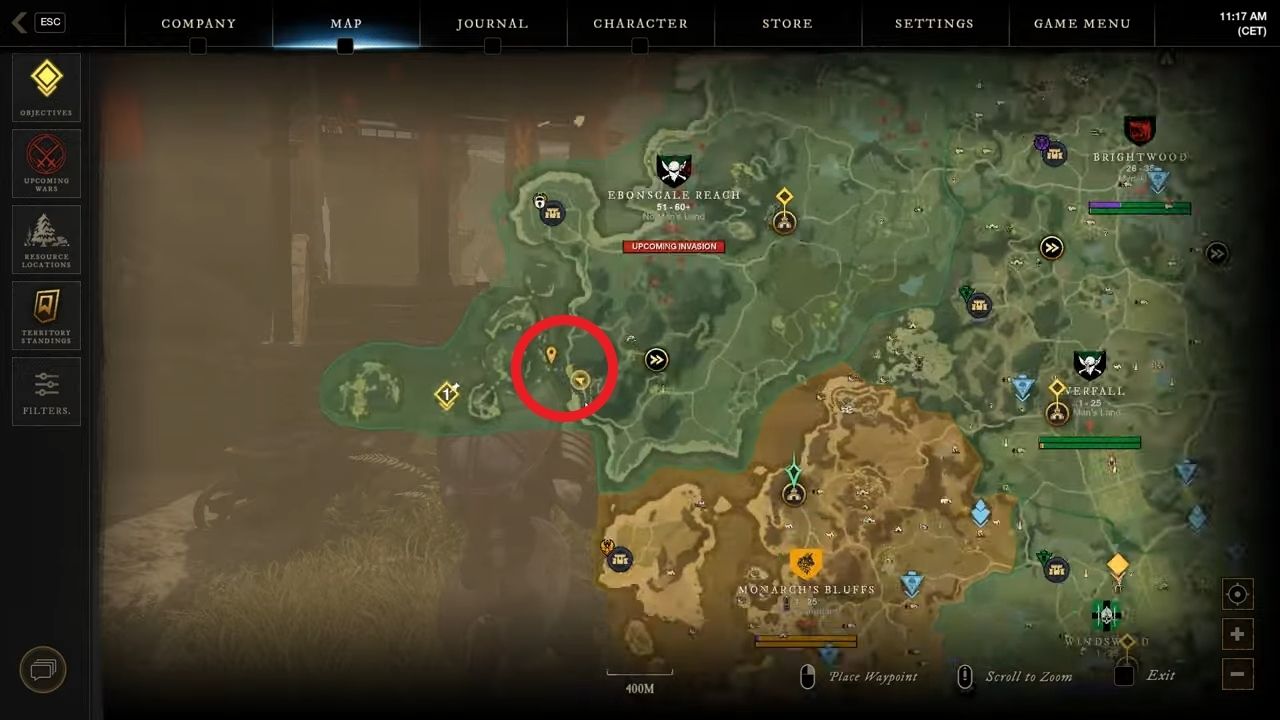Open the Game Menu
The image size is (1280, 720).
(1082, 23)
